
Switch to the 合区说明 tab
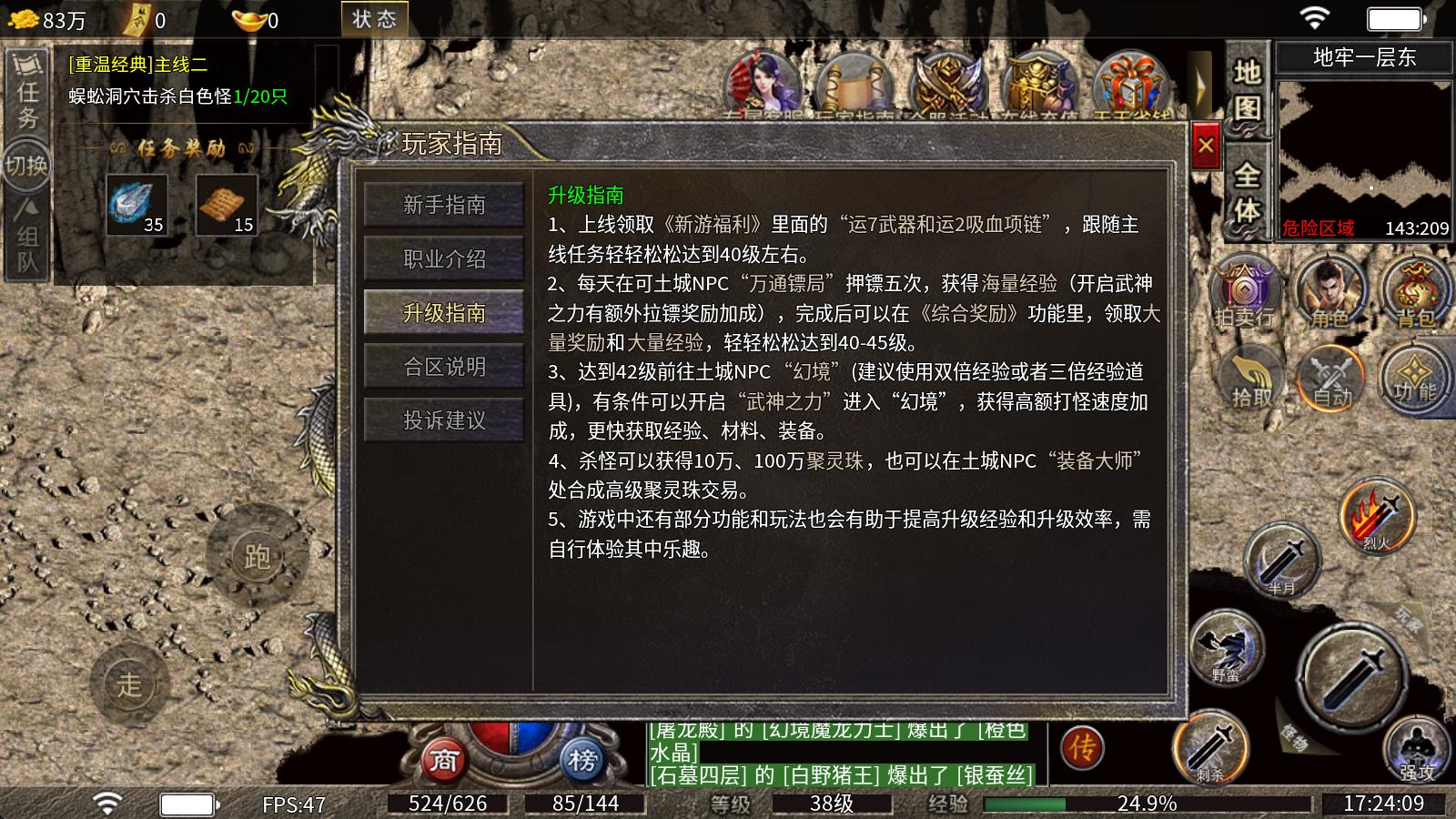click(x=443, y=366)
